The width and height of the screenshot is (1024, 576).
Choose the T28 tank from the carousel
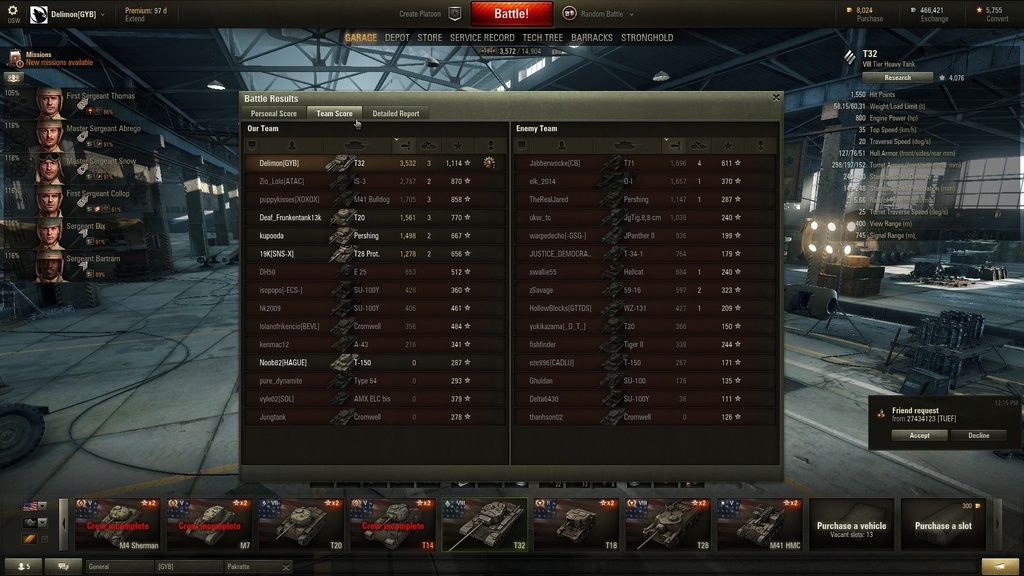click(x=669, y=525)
